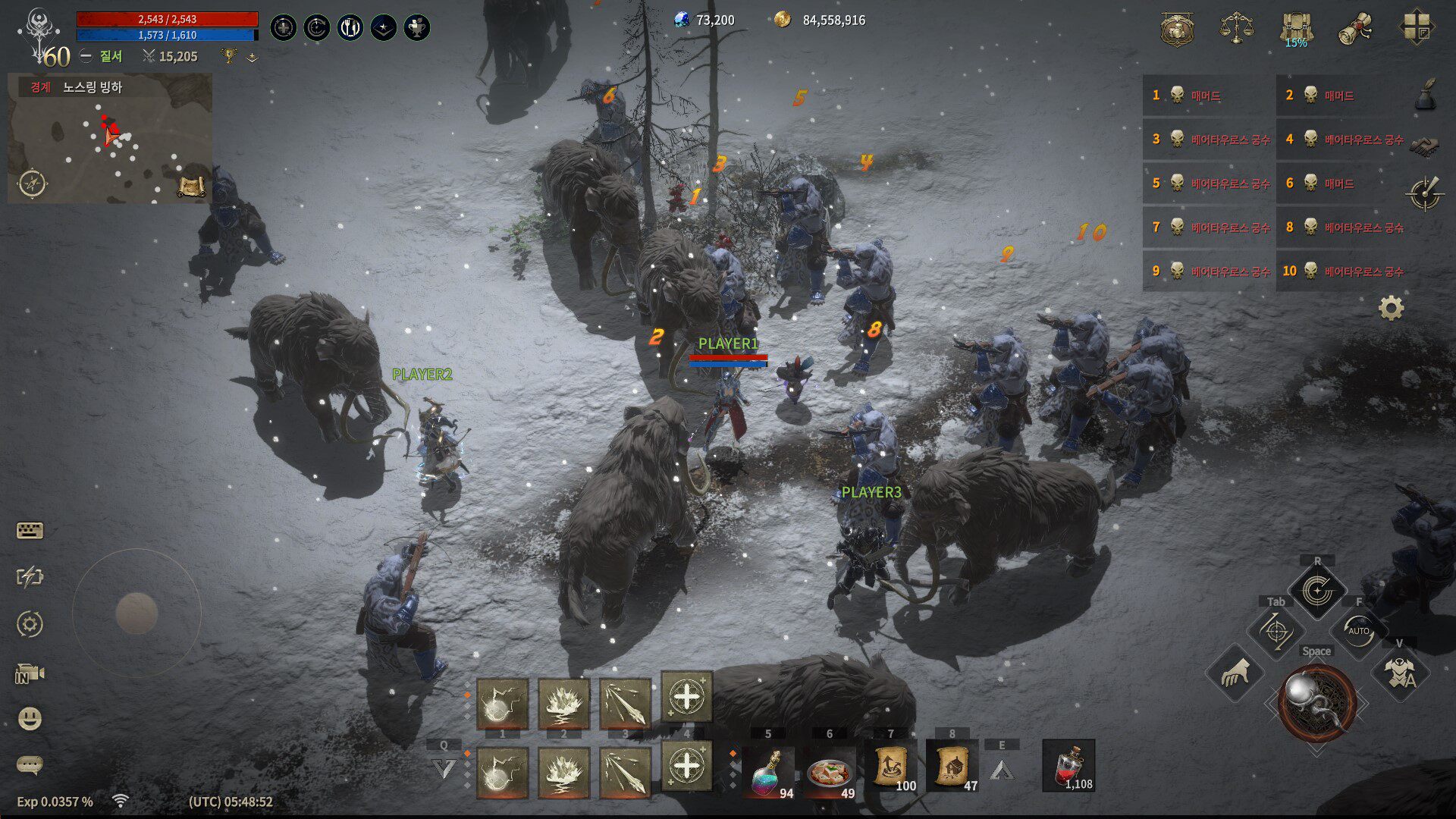
Task: Use the scroll item with 100 count
Action: tap(891, 767)
